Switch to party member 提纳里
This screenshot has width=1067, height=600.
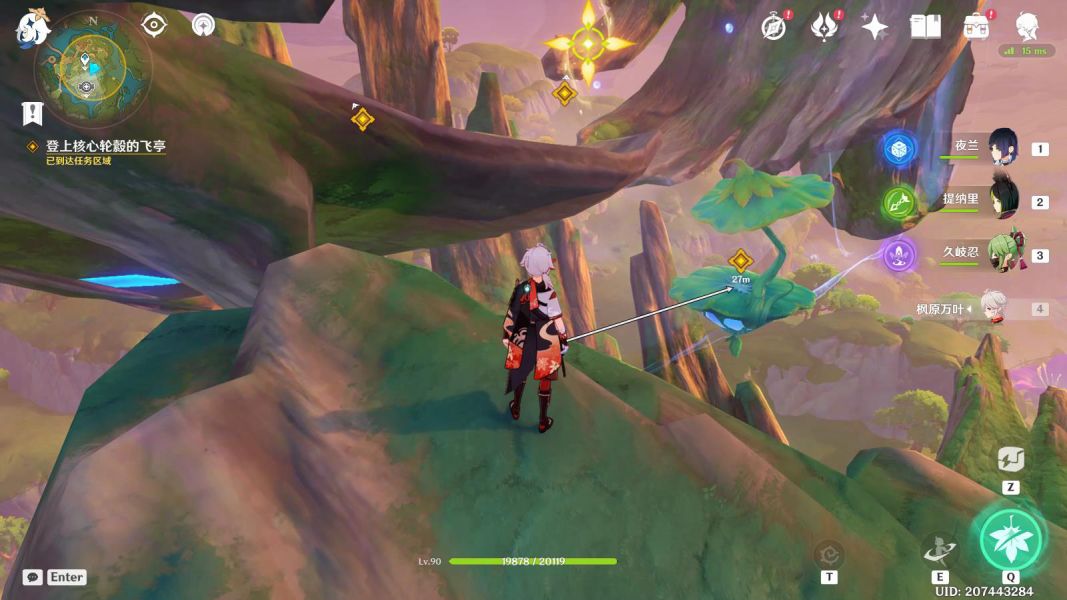(1002, 200)
